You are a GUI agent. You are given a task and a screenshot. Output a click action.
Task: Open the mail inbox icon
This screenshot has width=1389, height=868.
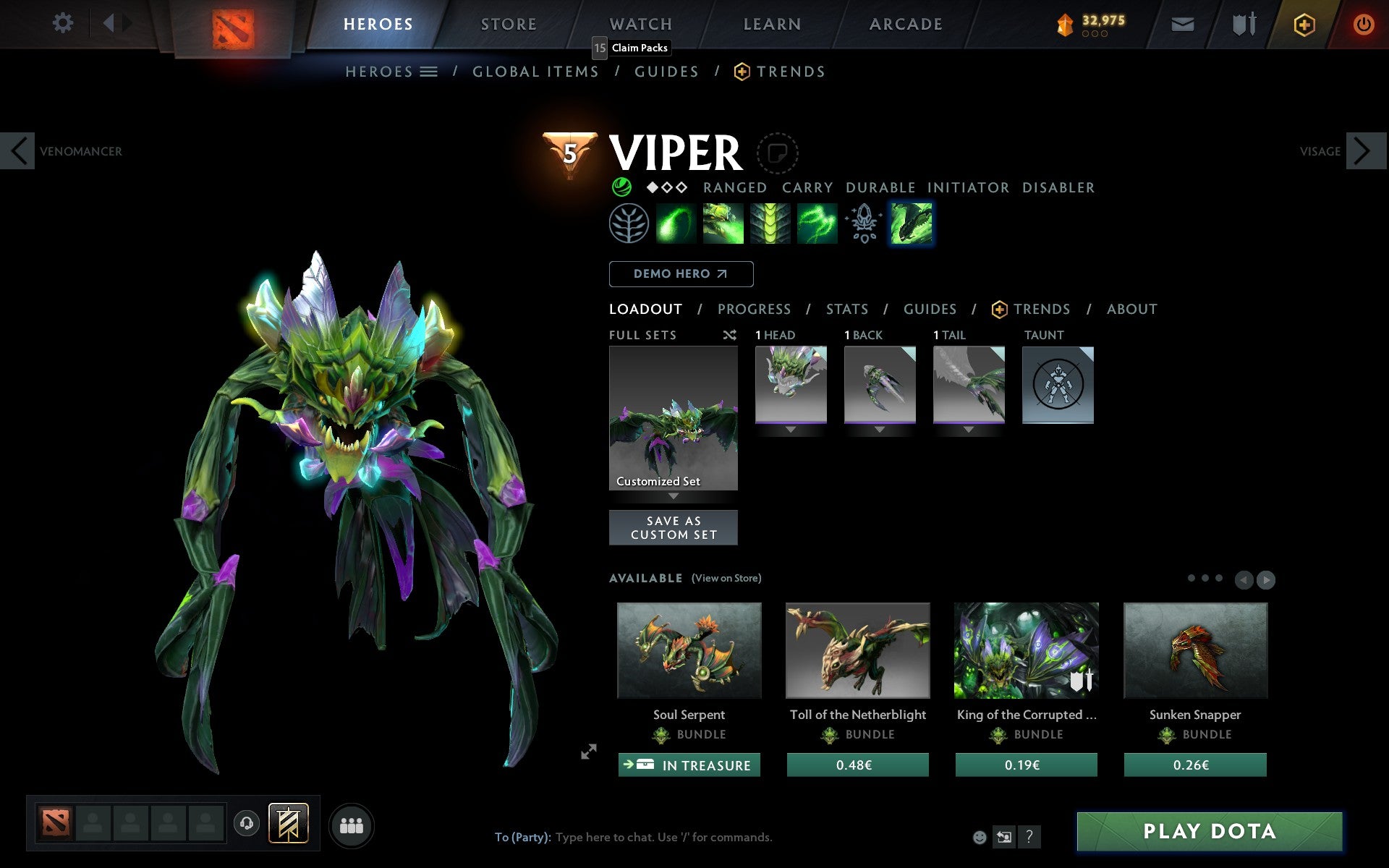pyautogui.click(x=1182, y=23)
